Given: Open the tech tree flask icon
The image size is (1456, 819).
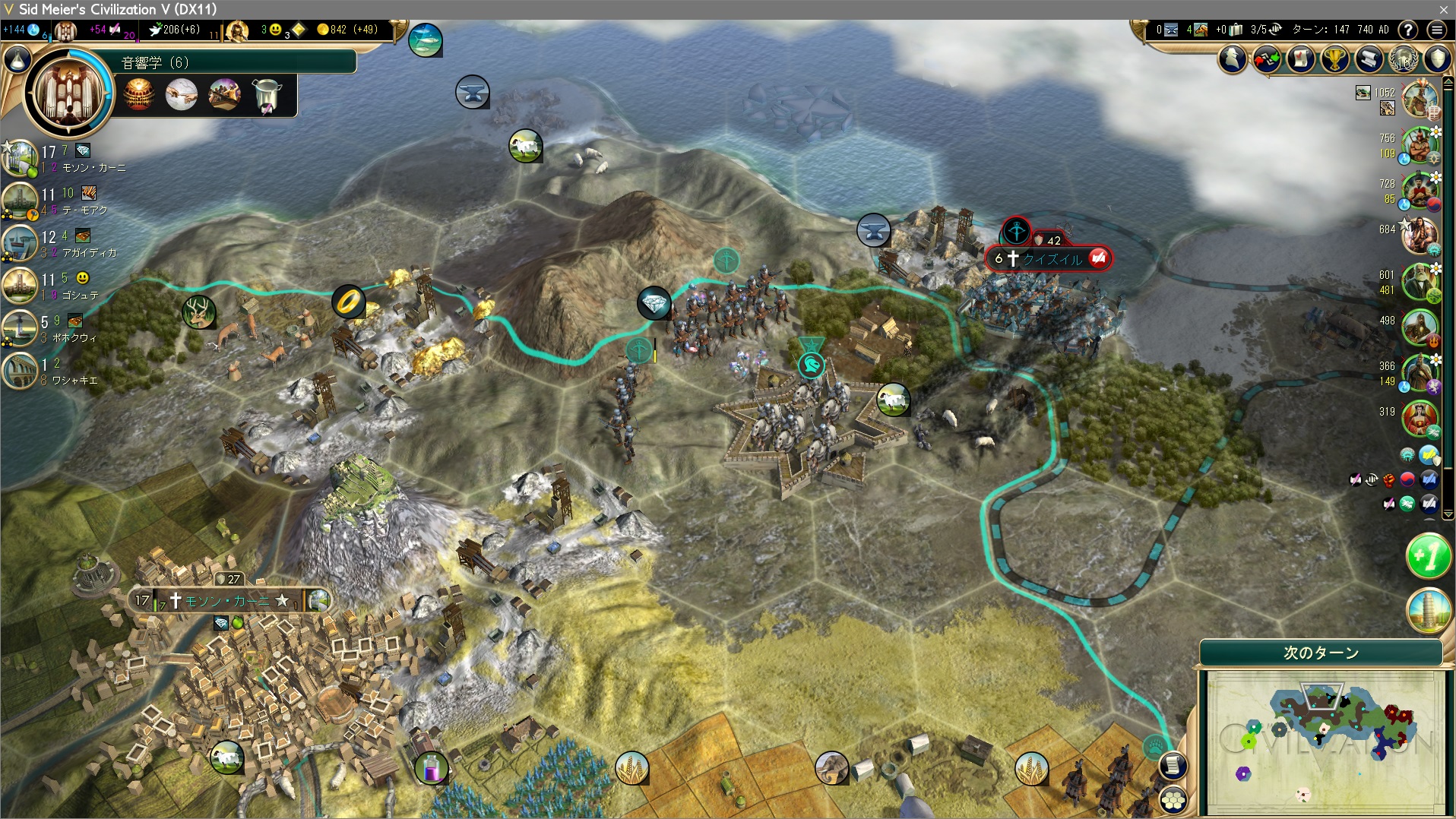Looking at the screenshot, I should (18, 61).
